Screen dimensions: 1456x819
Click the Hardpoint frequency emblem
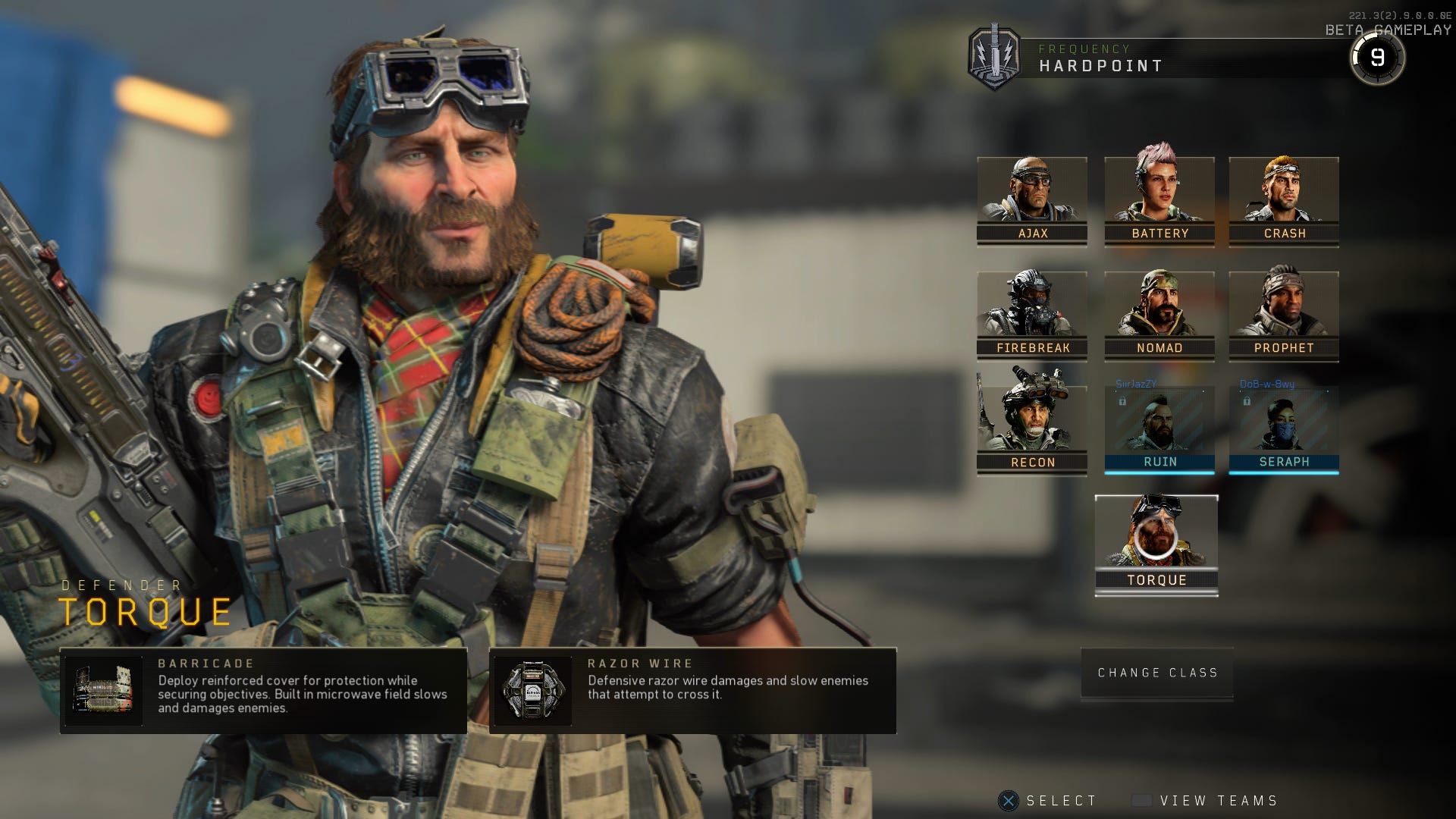[996, 54]
